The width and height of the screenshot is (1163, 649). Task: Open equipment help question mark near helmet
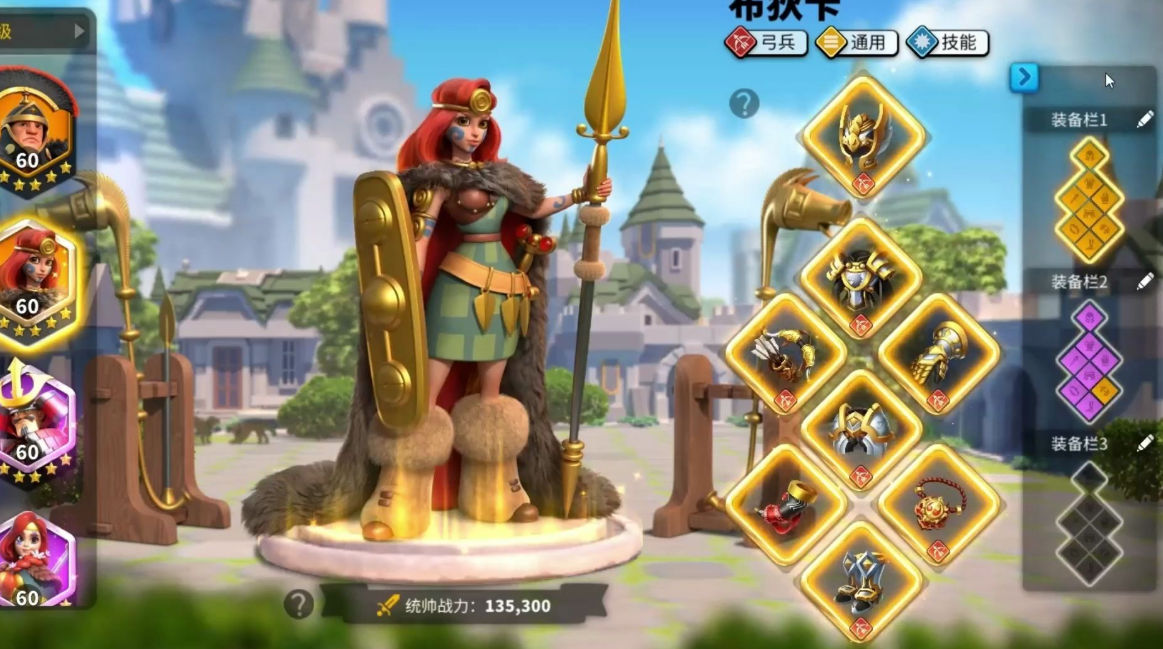744,103
